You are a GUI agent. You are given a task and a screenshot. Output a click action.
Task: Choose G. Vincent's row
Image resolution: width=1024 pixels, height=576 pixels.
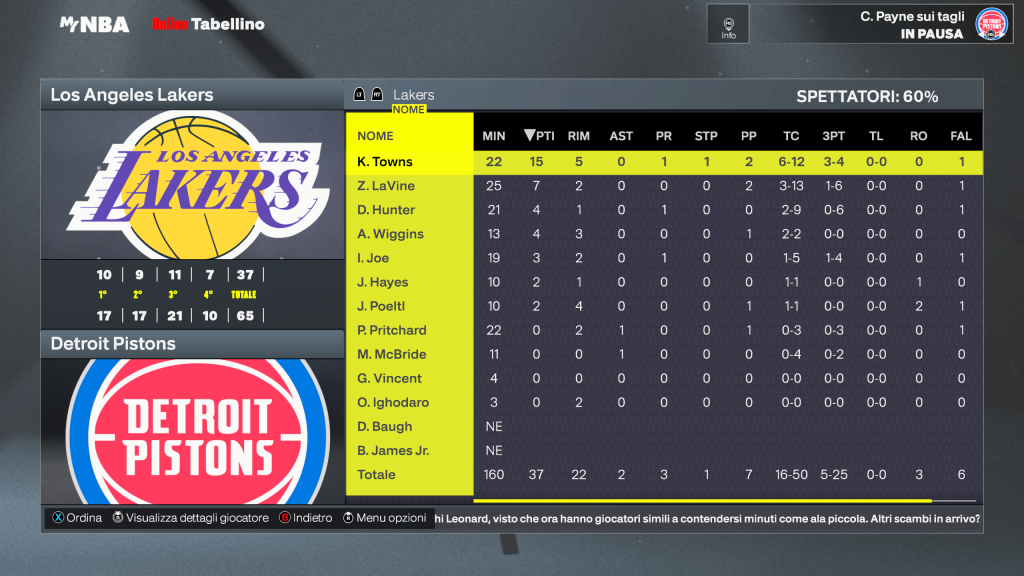(389, 378)
